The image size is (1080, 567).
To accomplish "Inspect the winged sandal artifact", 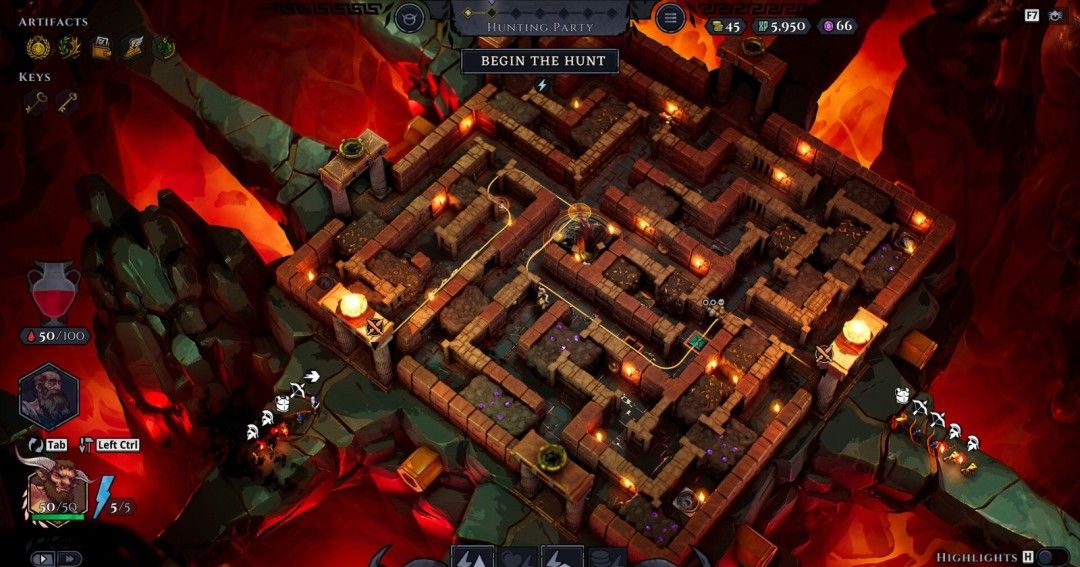I will [x=132, y=46].
